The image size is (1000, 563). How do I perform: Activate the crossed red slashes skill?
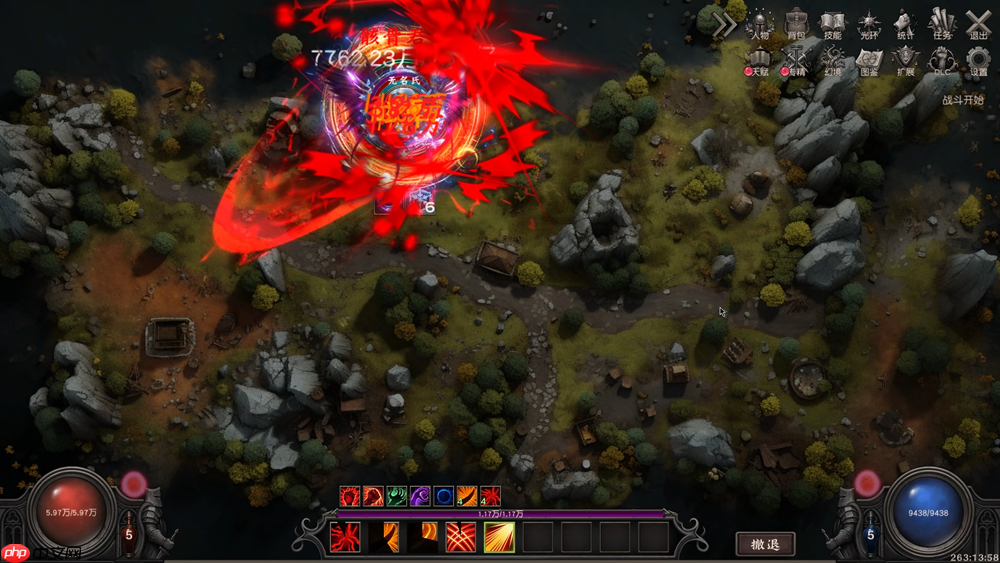461,537
